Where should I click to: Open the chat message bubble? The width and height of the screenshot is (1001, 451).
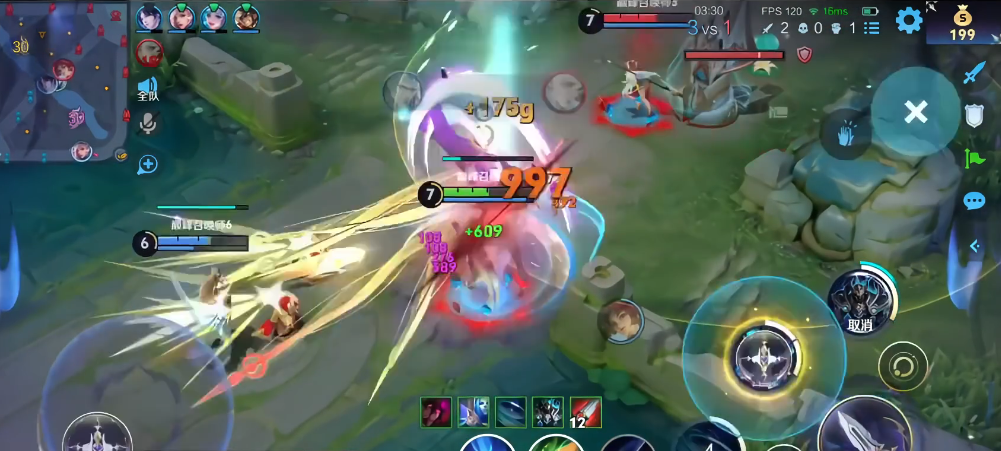[x=974, y=201]
